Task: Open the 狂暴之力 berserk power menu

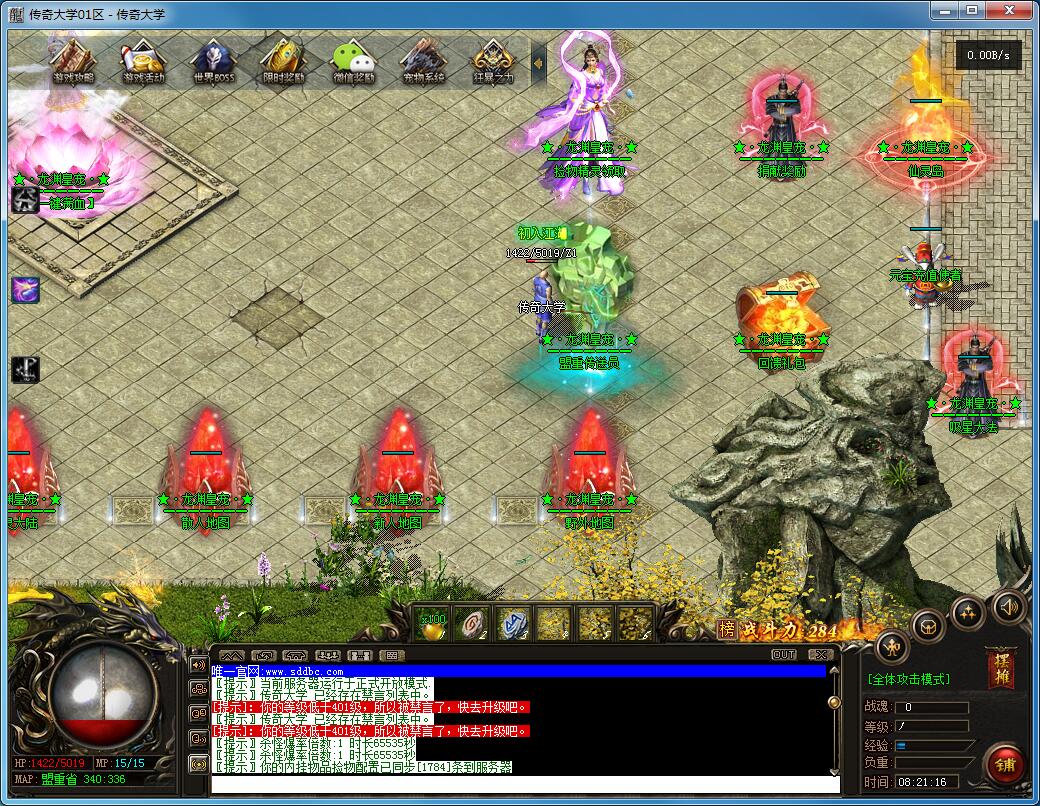Action: click(492, 61)
